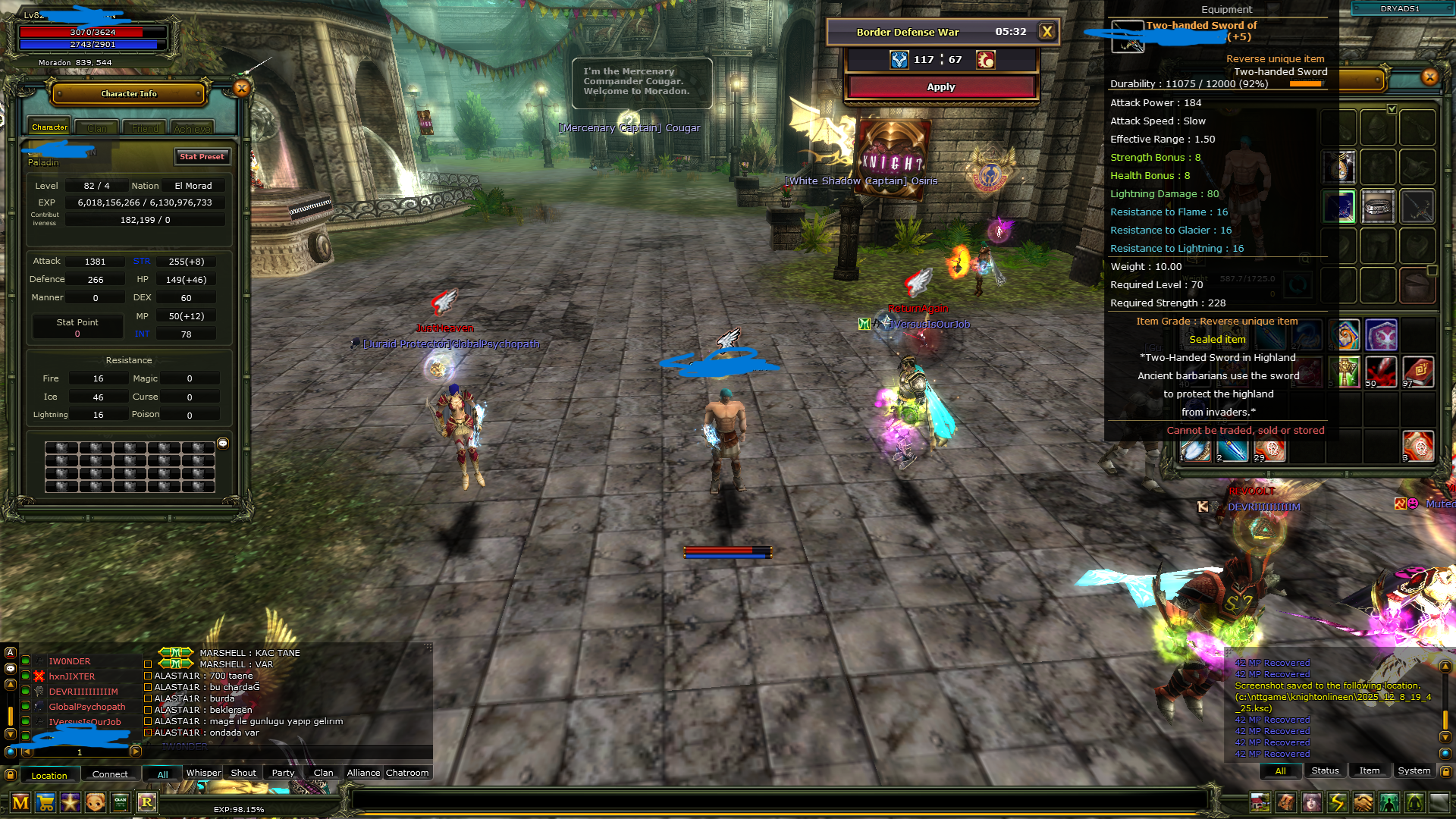Open the lightning bolt skill icon

[1337, 802]
